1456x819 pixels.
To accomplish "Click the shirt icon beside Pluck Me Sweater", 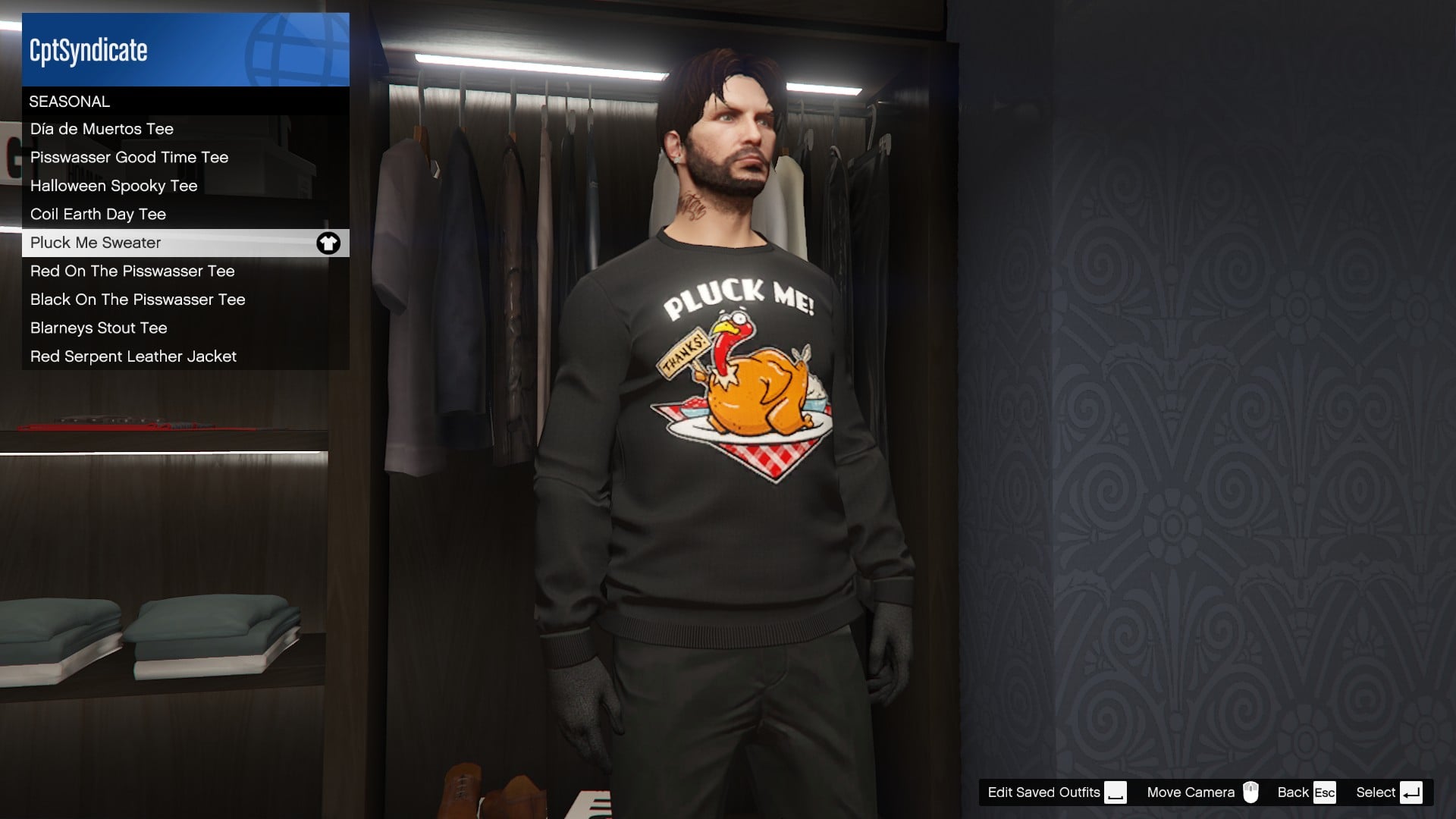I will pyautogui.click(x=328, y=243).
